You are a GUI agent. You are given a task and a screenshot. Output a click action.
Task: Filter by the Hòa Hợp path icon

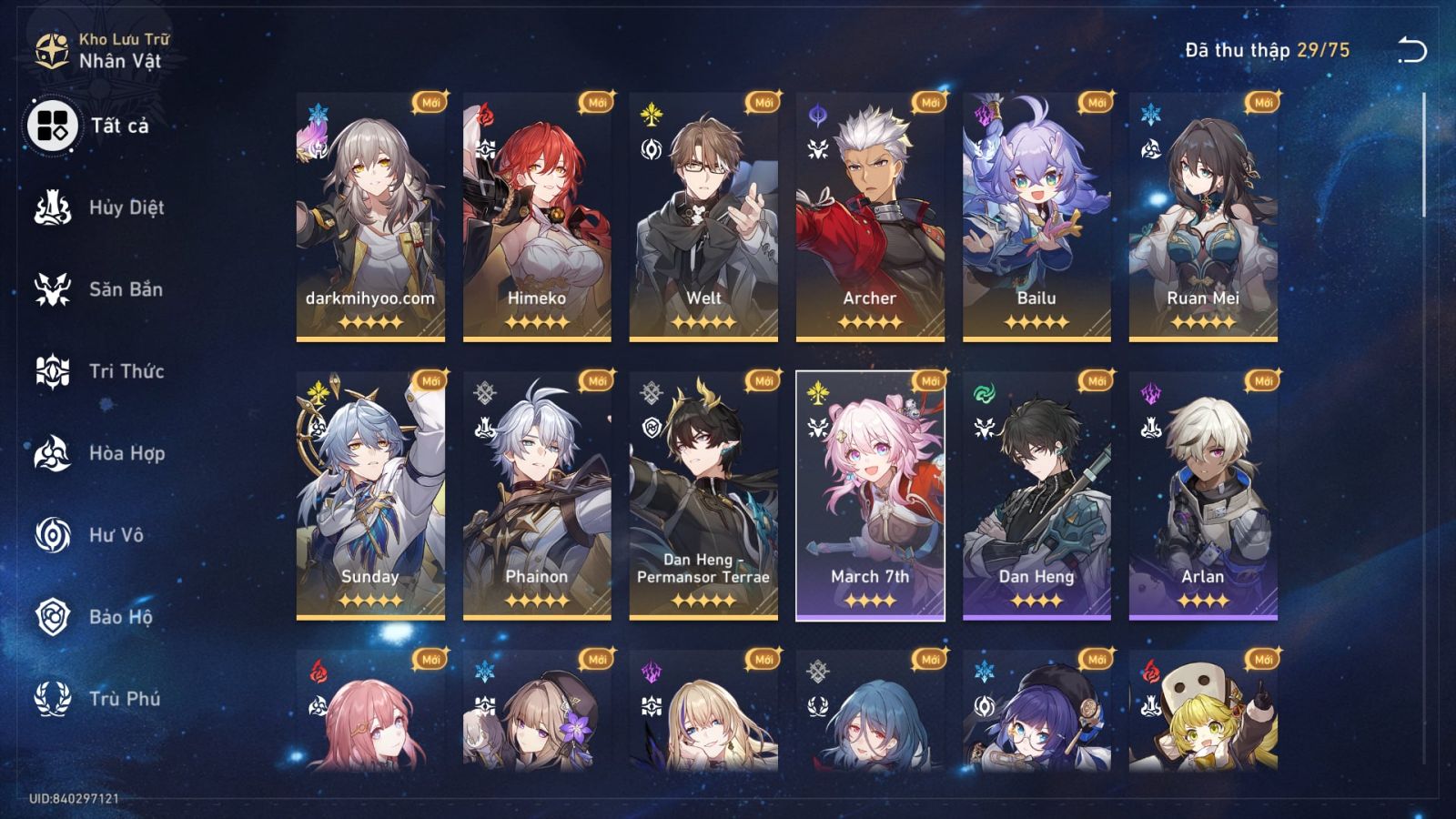coord(52,453)
